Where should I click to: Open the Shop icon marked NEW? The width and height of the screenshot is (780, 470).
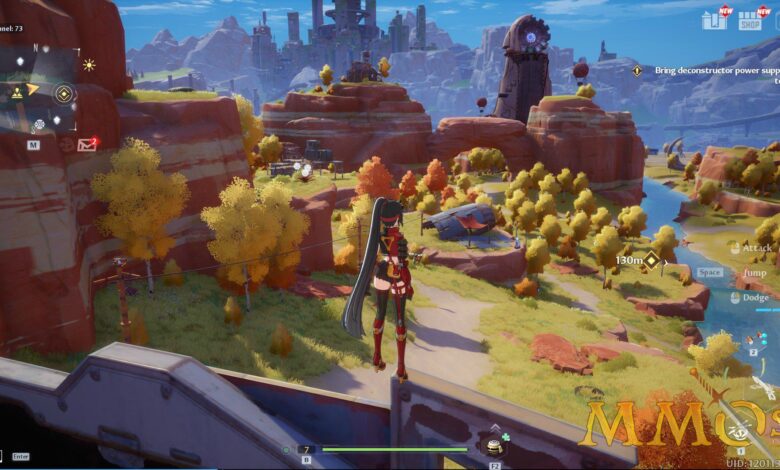pyautogui.click(x=750, y=20)
